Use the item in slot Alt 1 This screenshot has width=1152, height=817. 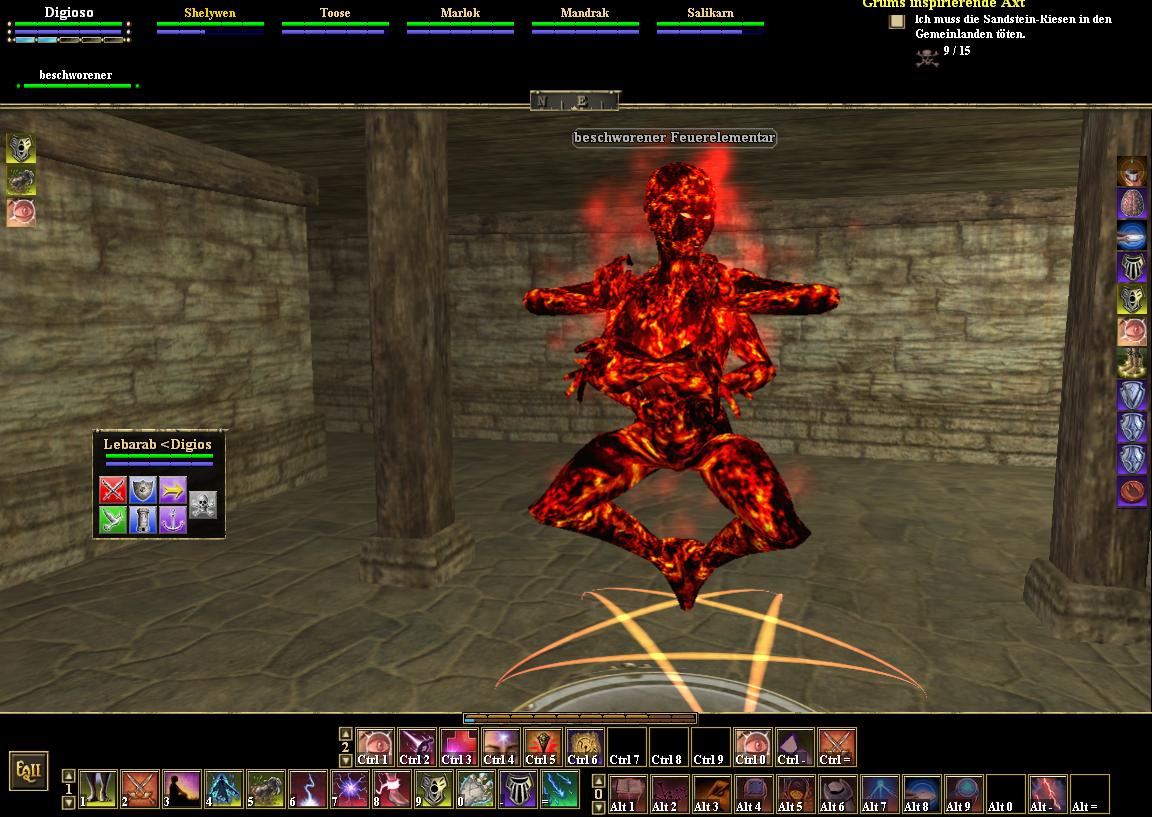click(628, 793)
